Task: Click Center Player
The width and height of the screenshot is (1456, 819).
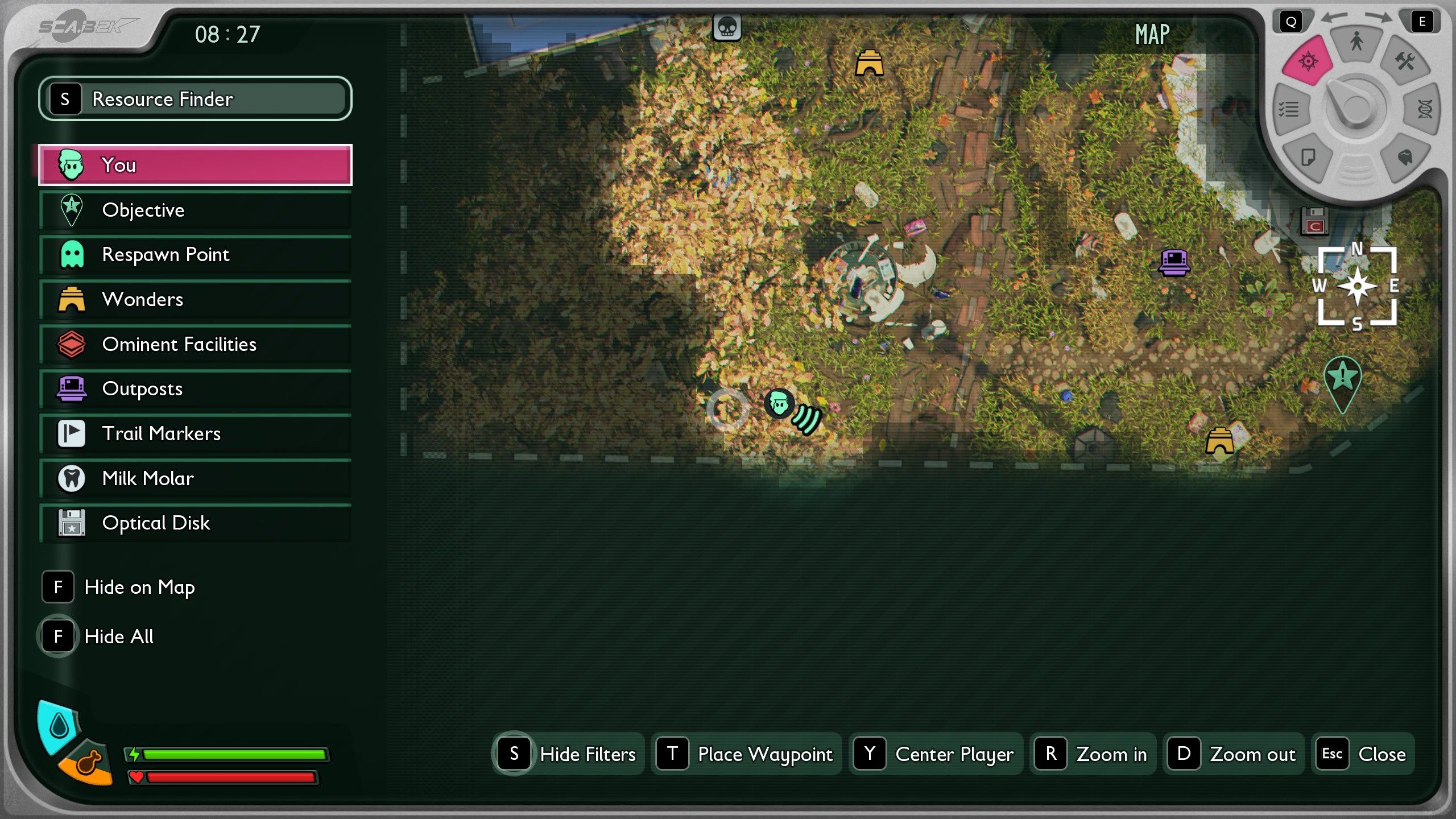Action: tap(936, 754)
